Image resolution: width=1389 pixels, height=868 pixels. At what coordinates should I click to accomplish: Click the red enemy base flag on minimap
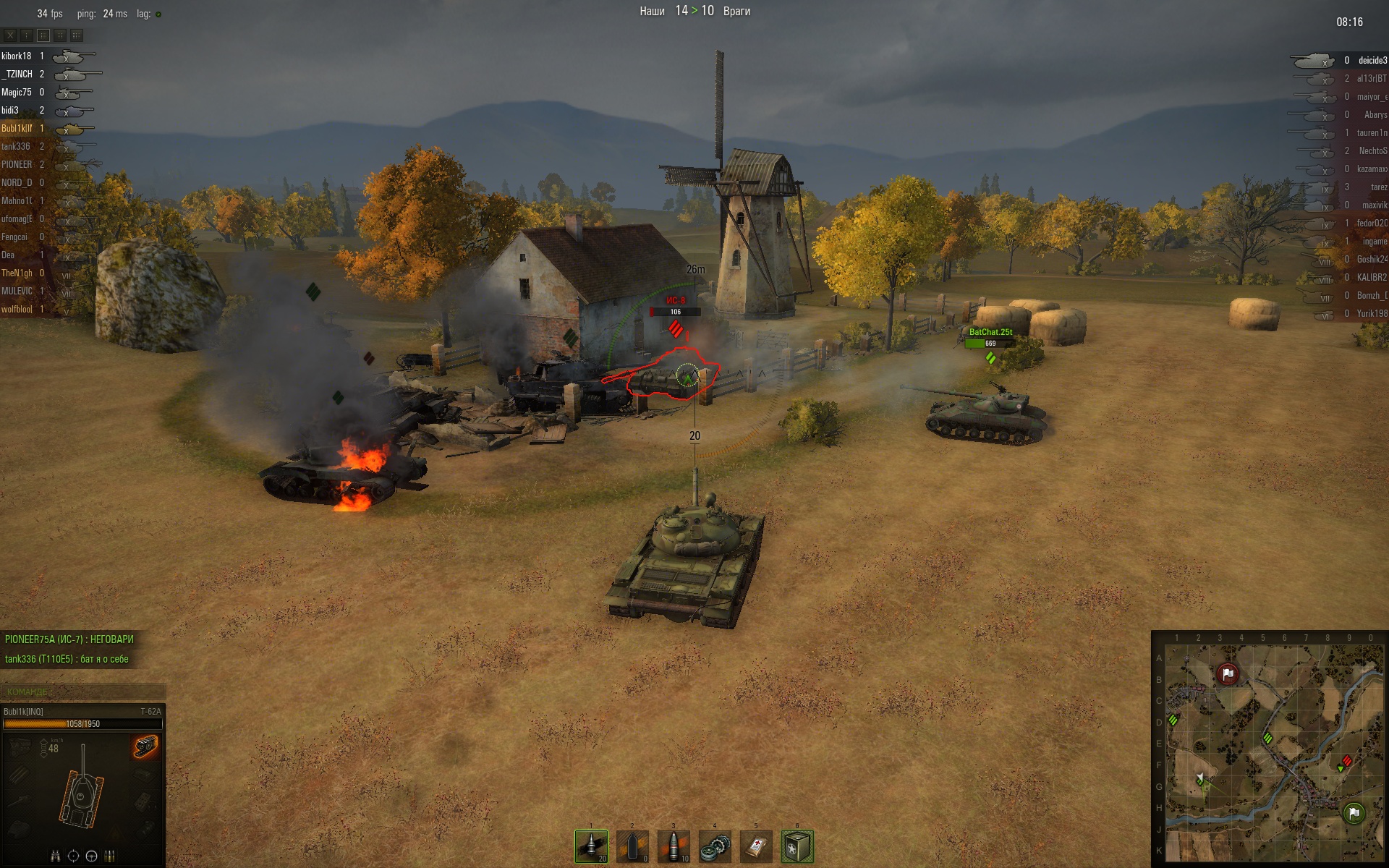1227,674
